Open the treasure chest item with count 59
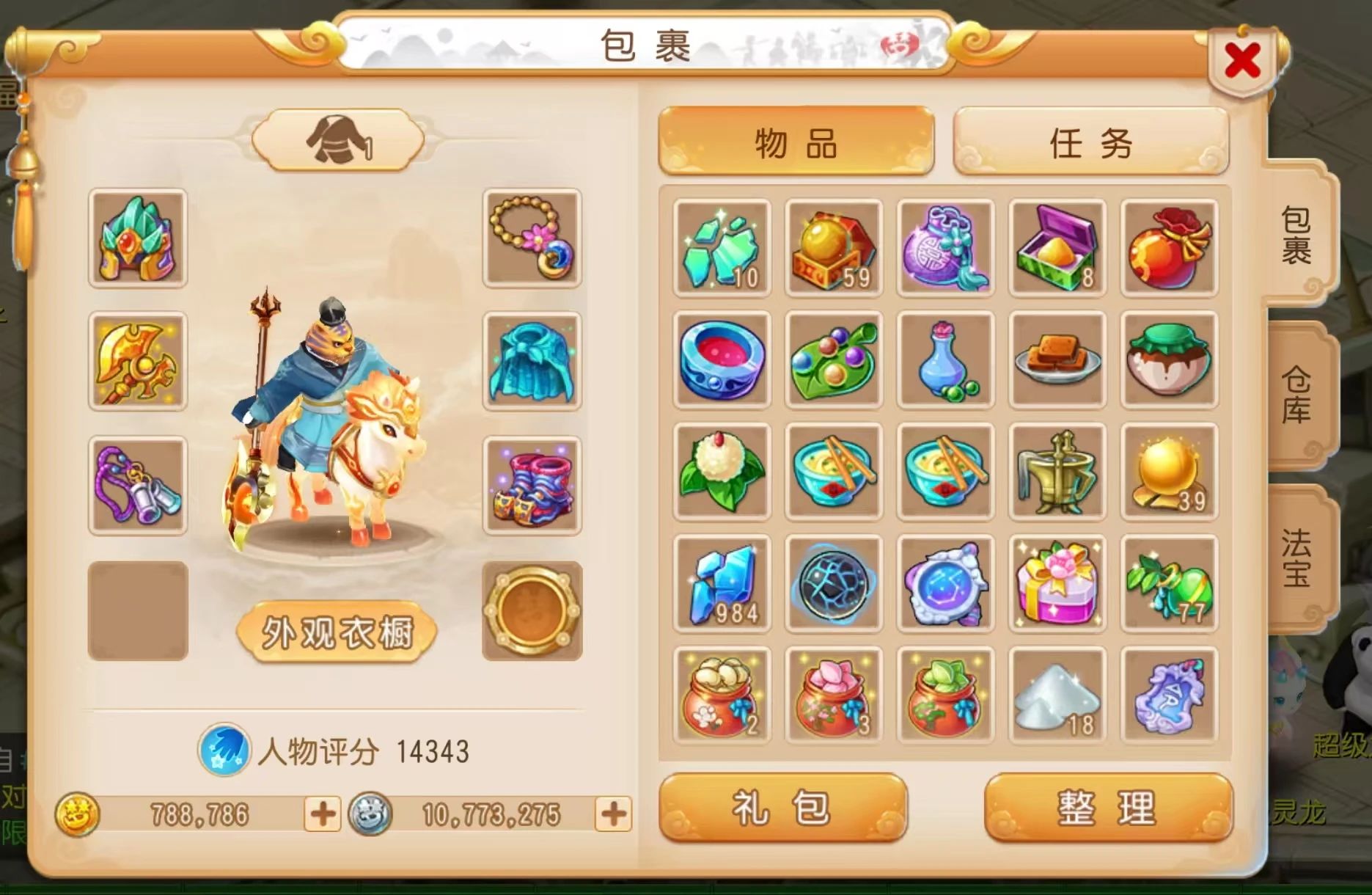 832,247
